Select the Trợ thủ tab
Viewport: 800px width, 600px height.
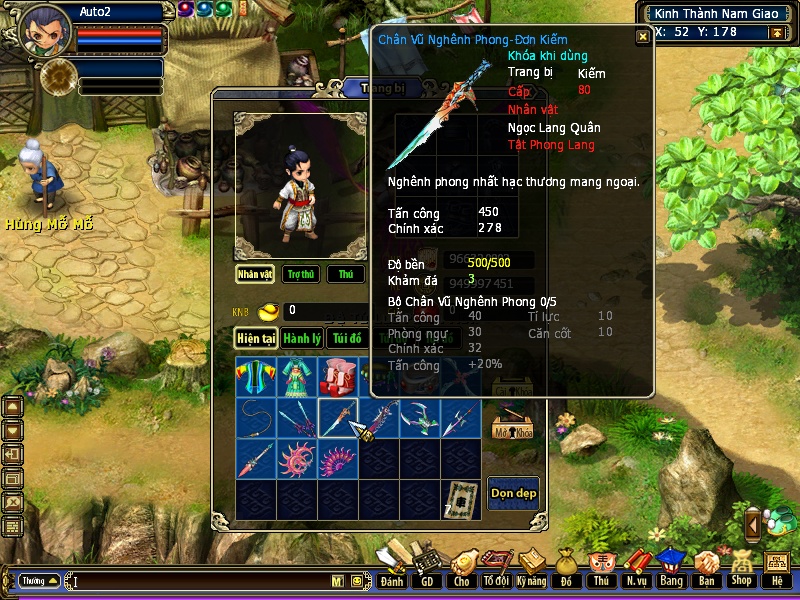[x=300, y=274]
